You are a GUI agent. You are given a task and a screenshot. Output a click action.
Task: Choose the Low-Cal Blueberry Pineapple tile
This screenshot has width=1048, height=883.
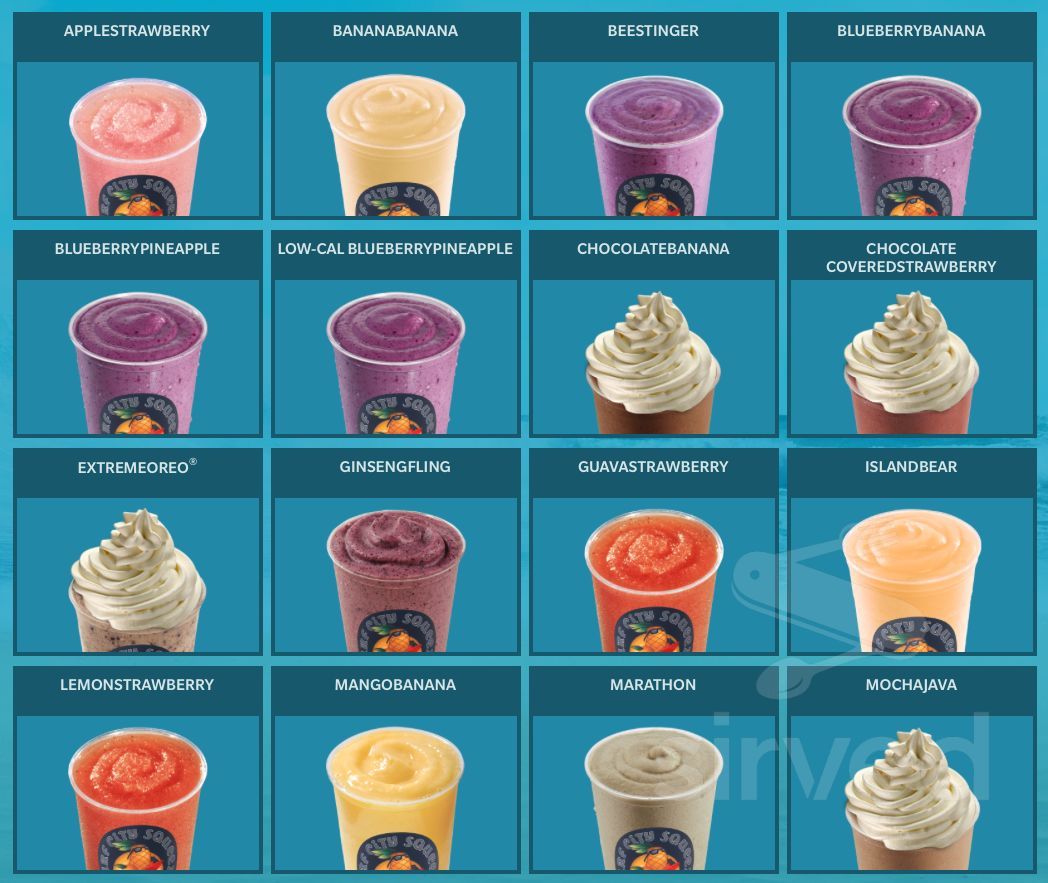[395, 356]
